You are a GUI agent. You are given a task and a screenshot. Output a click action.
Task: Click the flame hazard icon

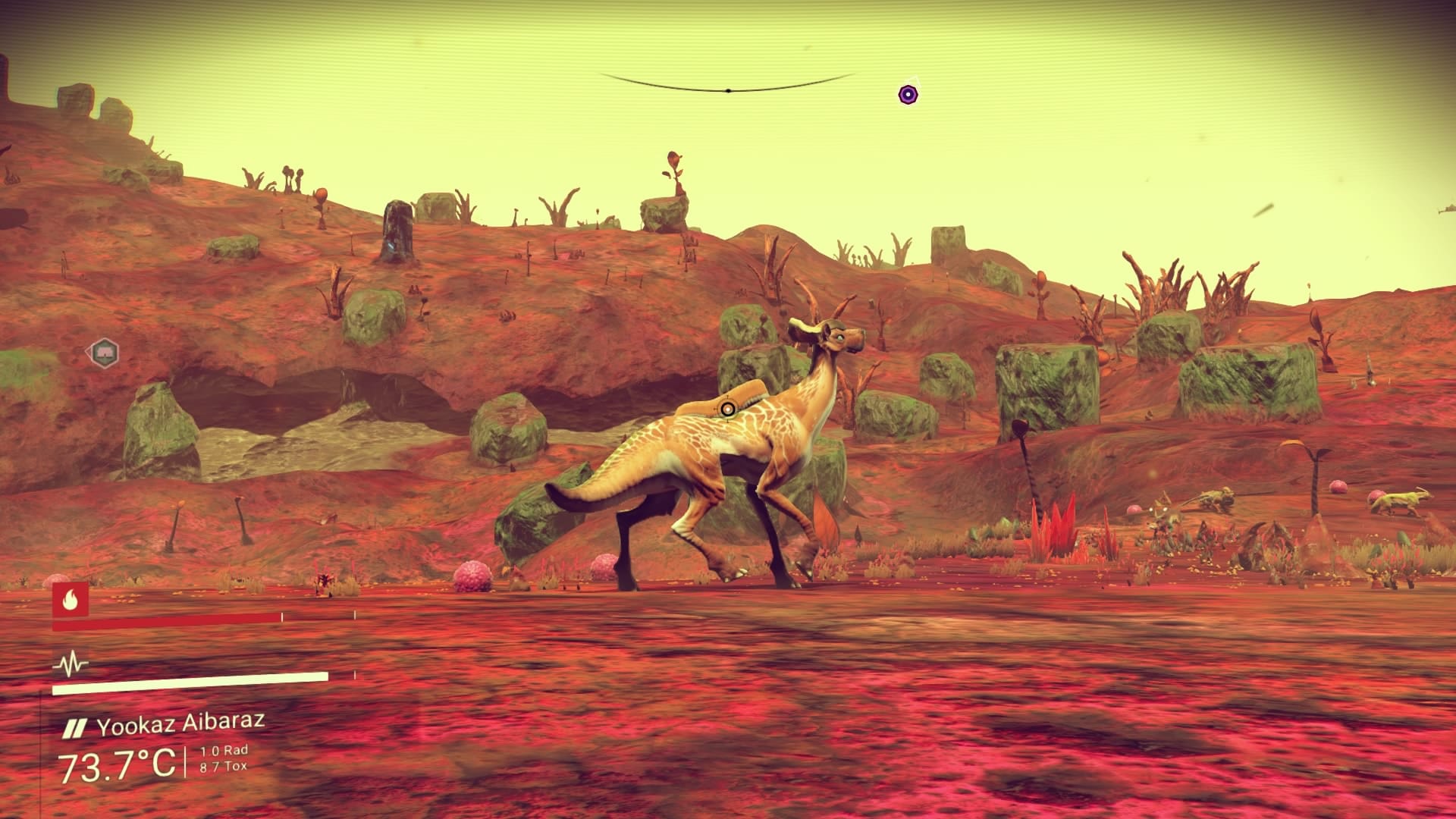70,600
